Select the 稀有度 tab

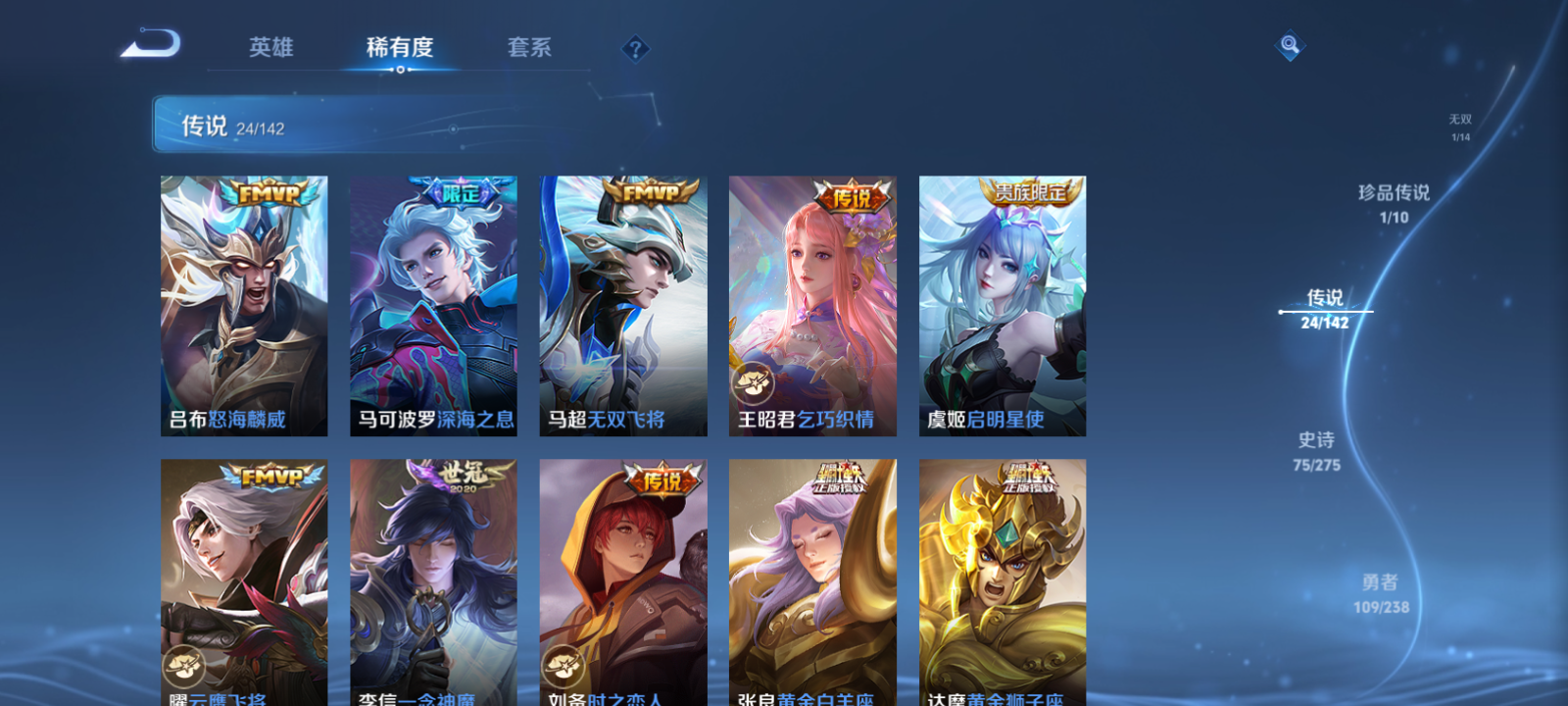pos(400,46)
